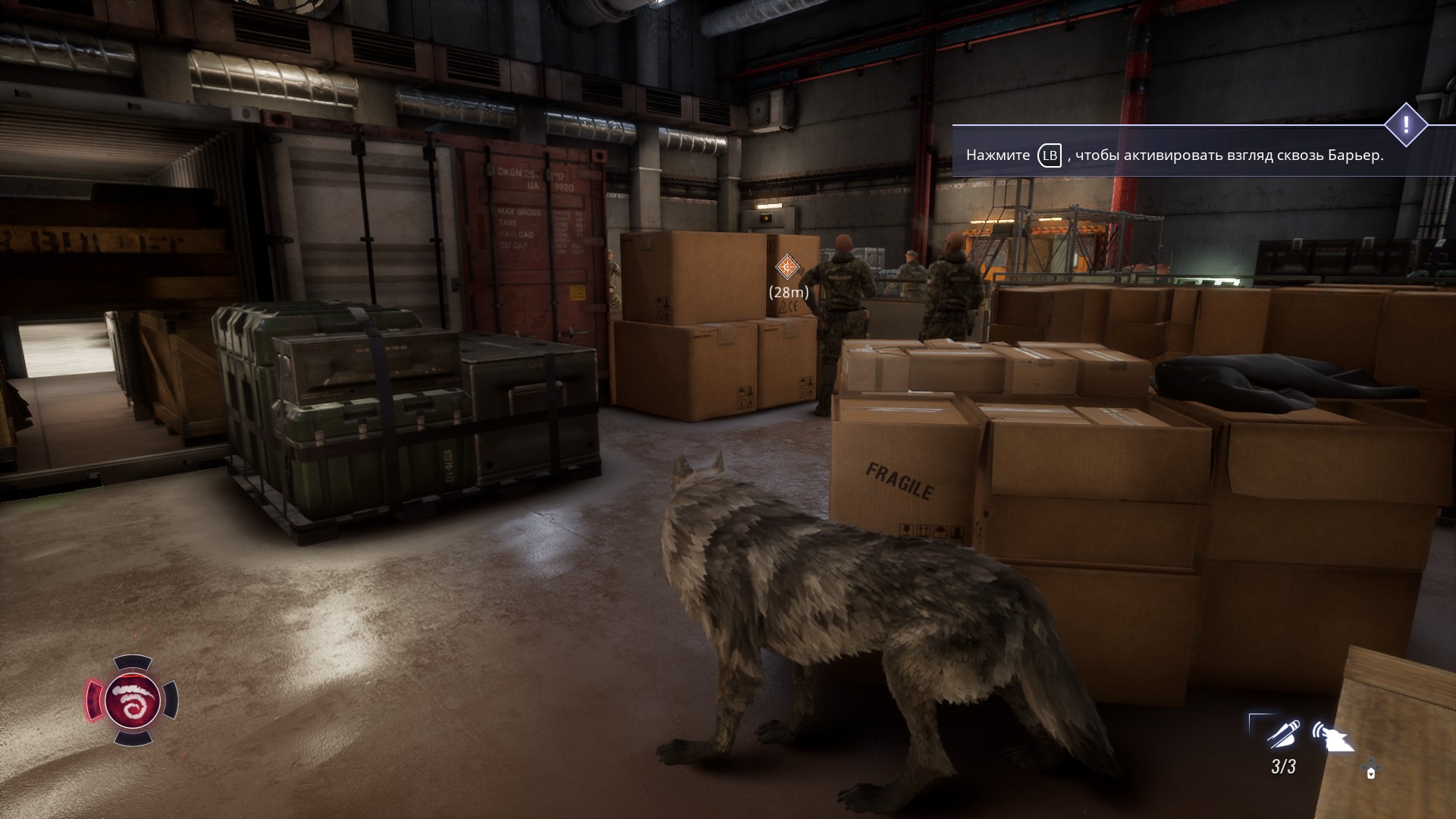The image size is (1456, 819).
Task: Open the tutorial hint about Barrier vision
Action: [1174, 155]
